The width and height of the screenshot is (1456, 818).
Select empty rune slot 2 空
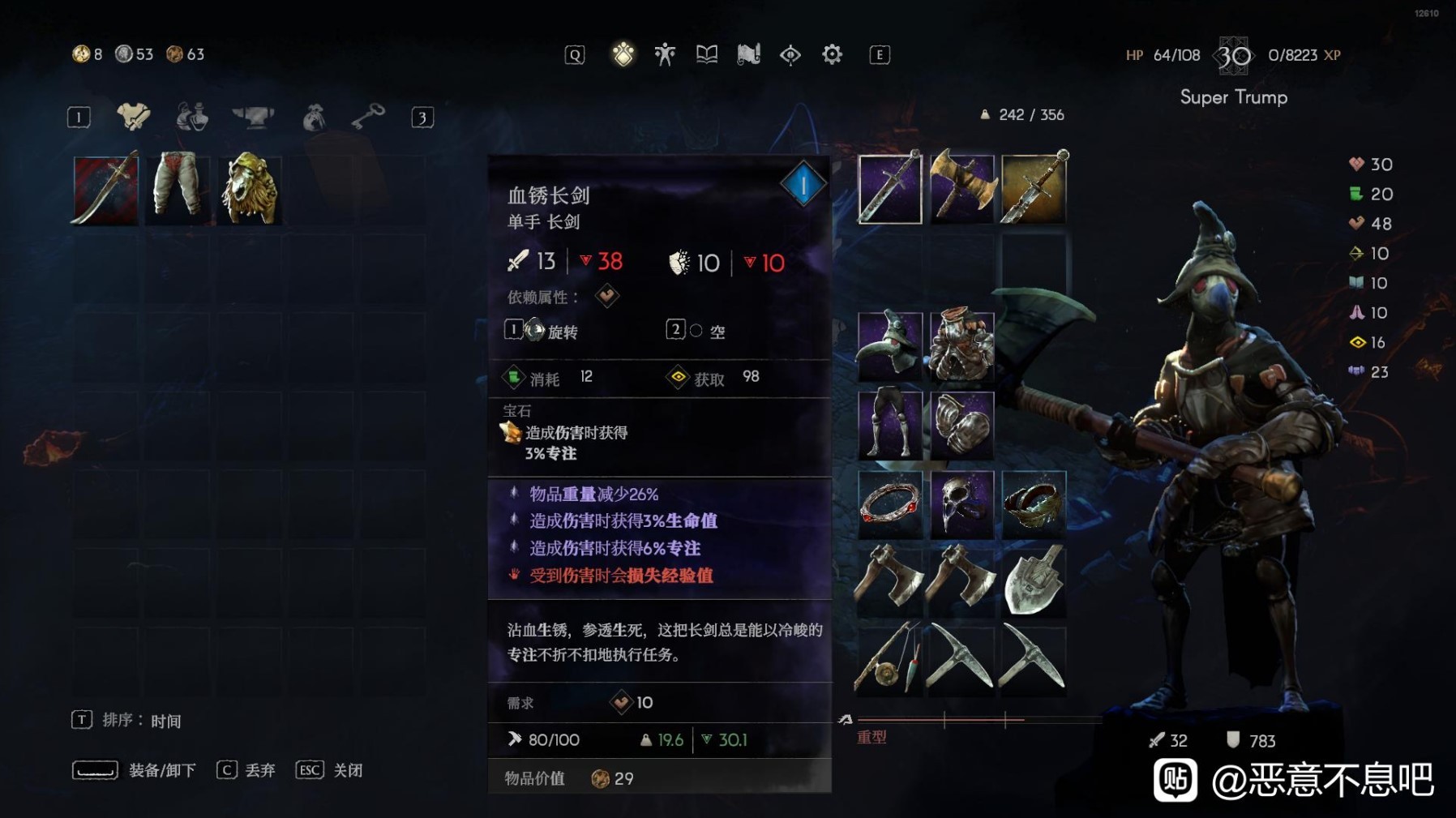click(696, 331)
